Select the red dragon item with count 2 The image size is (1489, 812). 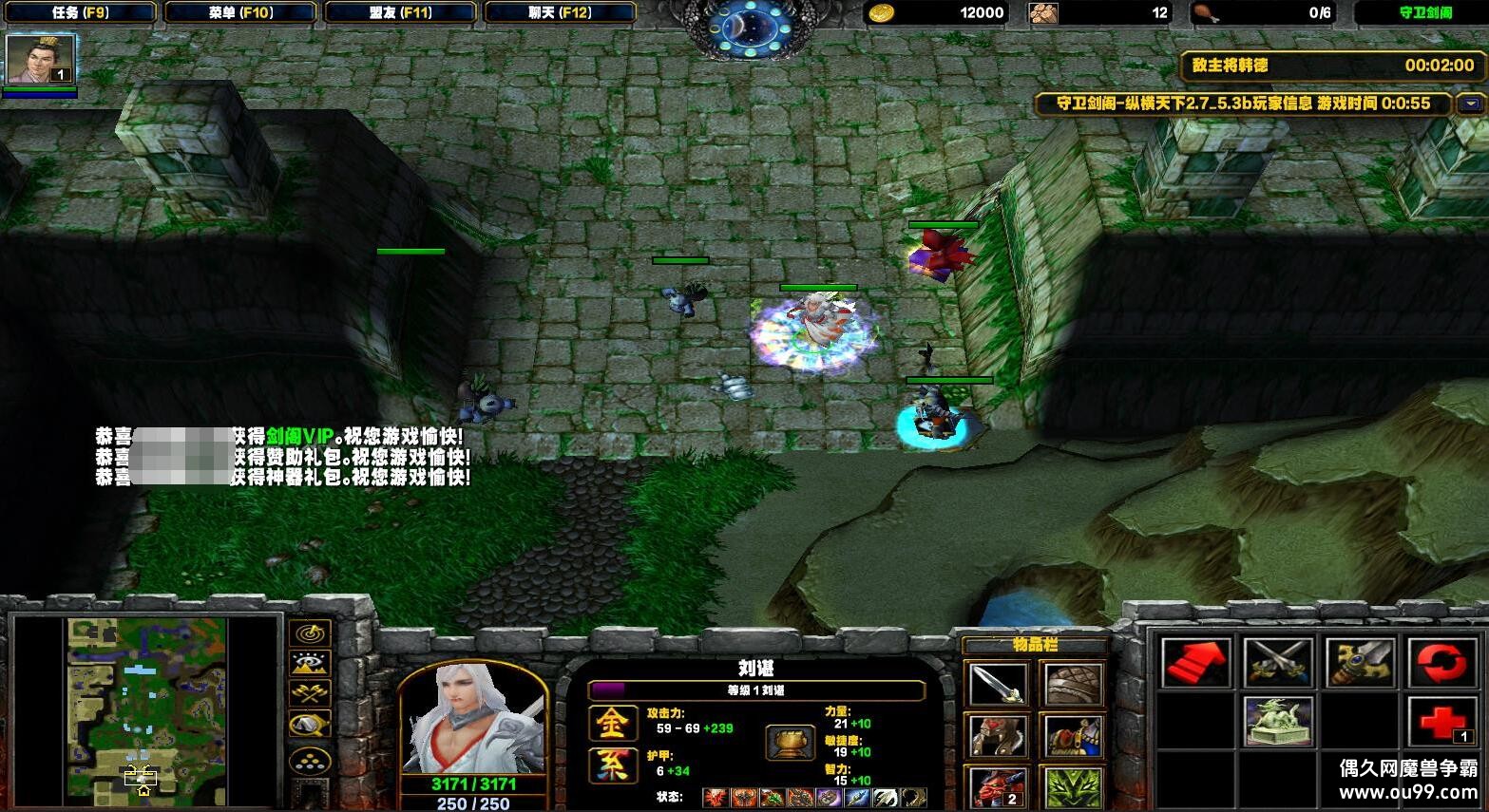point(997,786)
